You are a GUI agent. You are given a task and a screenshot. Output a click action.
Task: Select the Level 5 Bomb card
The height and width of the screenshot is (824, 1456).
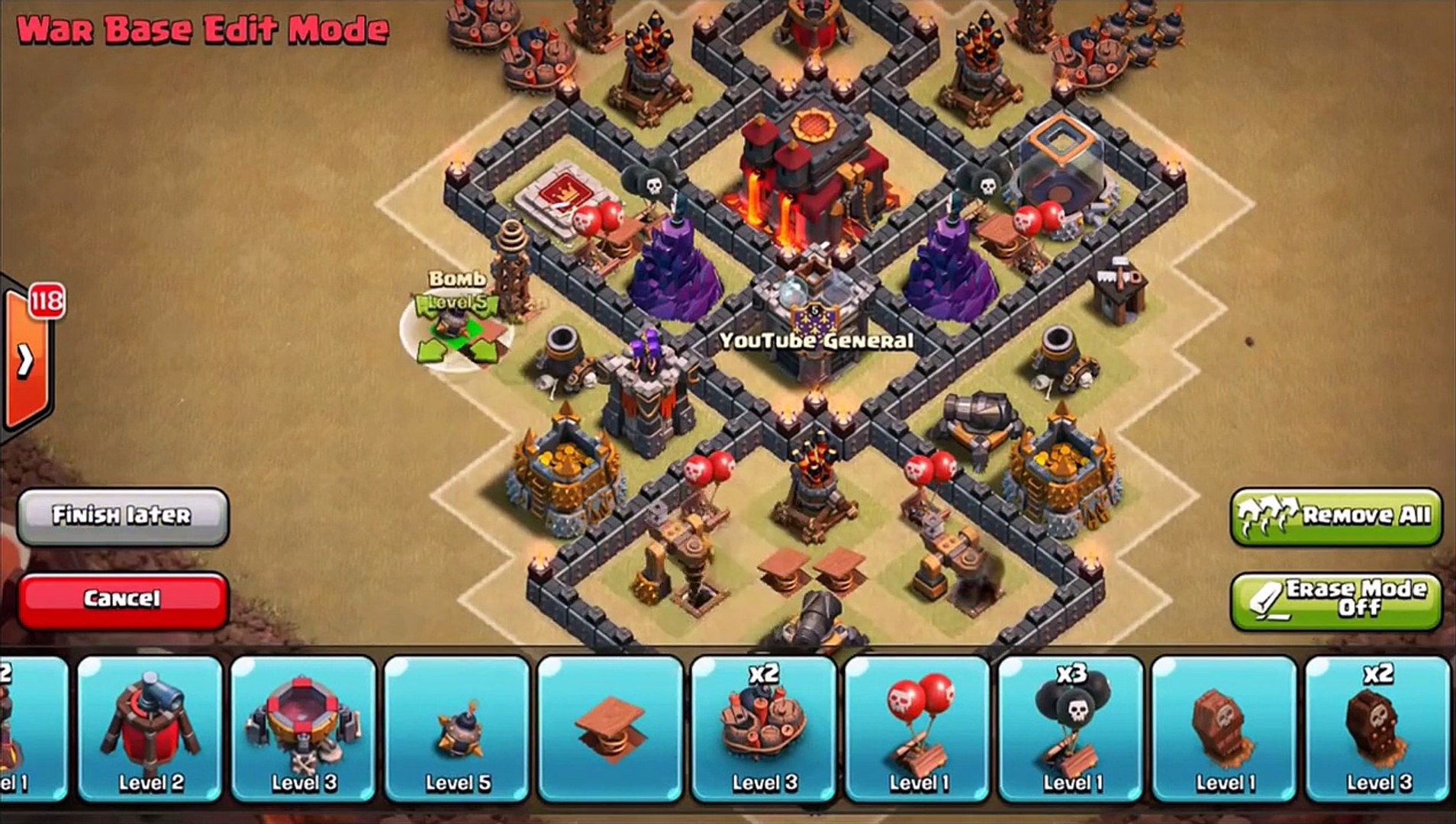[457, 729]
